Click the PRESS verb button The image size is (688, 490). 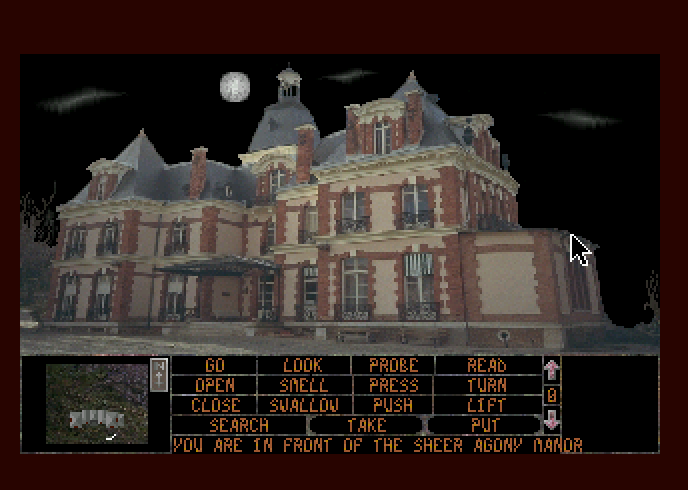point(393,385)
